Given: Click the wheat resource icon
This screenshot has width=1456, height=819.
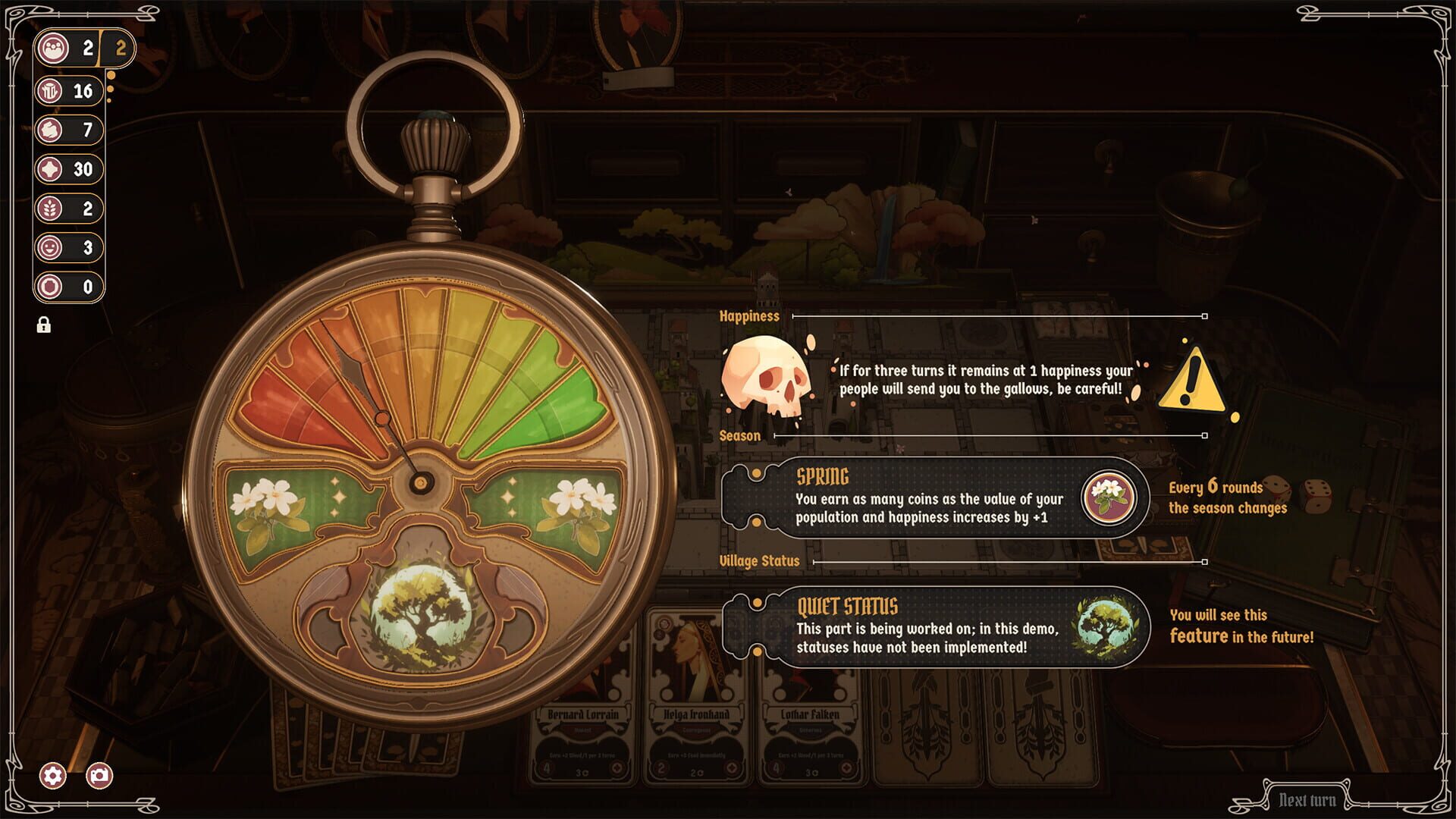Looking at the screenshot, I should coord(52,209).
